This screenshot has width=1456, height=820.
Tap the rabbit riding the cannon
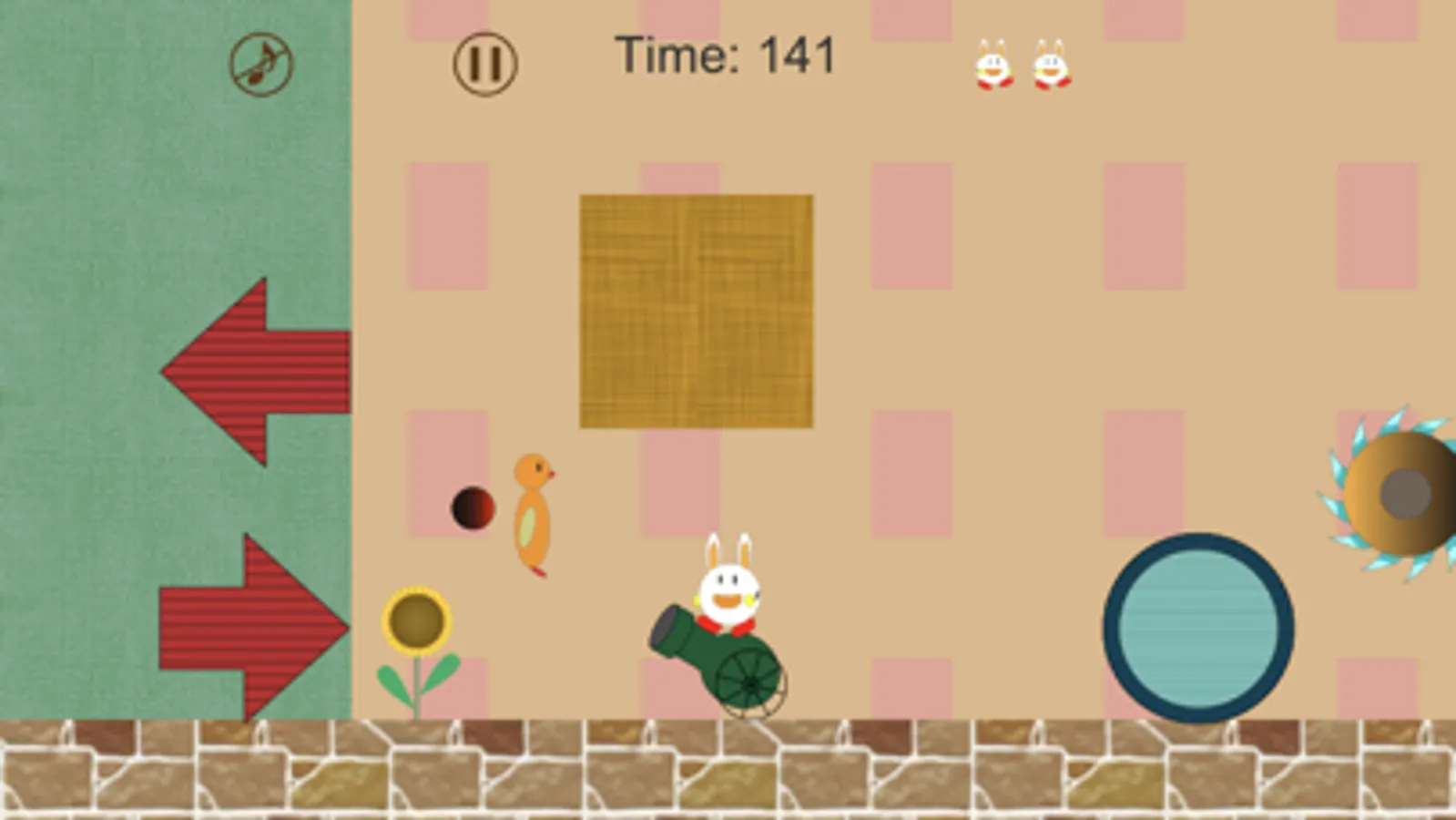727,590
